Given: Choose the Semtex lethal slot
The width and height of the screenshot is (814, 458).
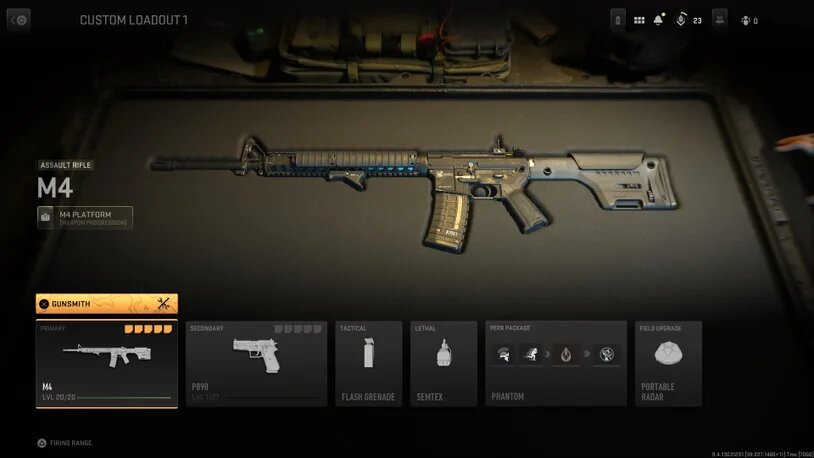Looking at the screenshot, I should [x=443, y=363].
